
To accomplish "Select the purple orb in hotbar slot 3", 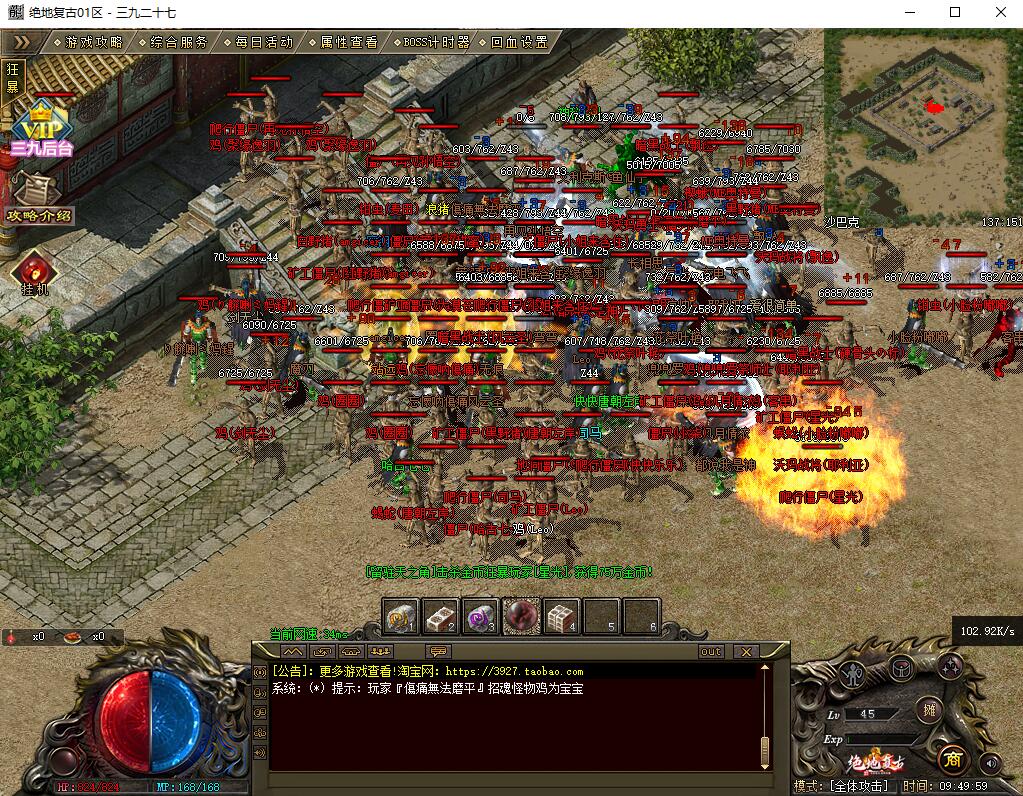I will click(482, 617).
